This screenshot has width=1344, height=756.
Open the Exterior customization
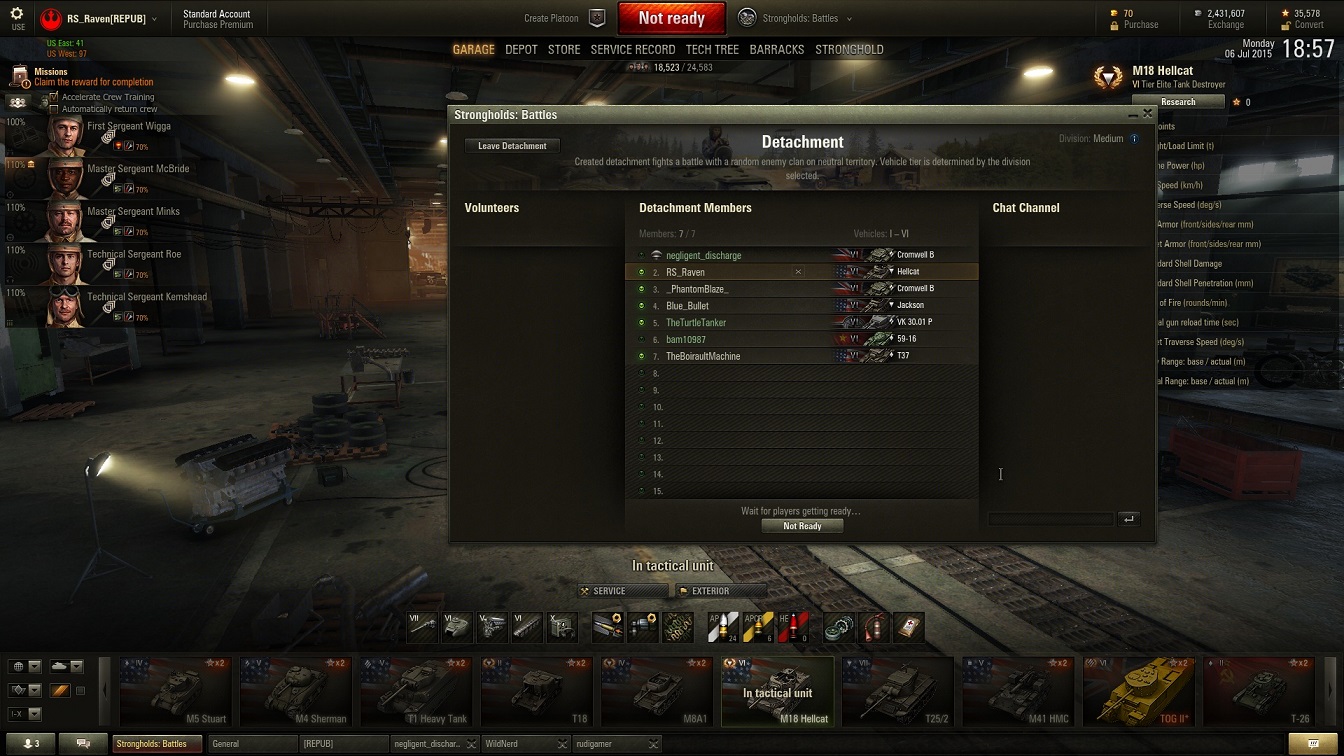[718, 591]
